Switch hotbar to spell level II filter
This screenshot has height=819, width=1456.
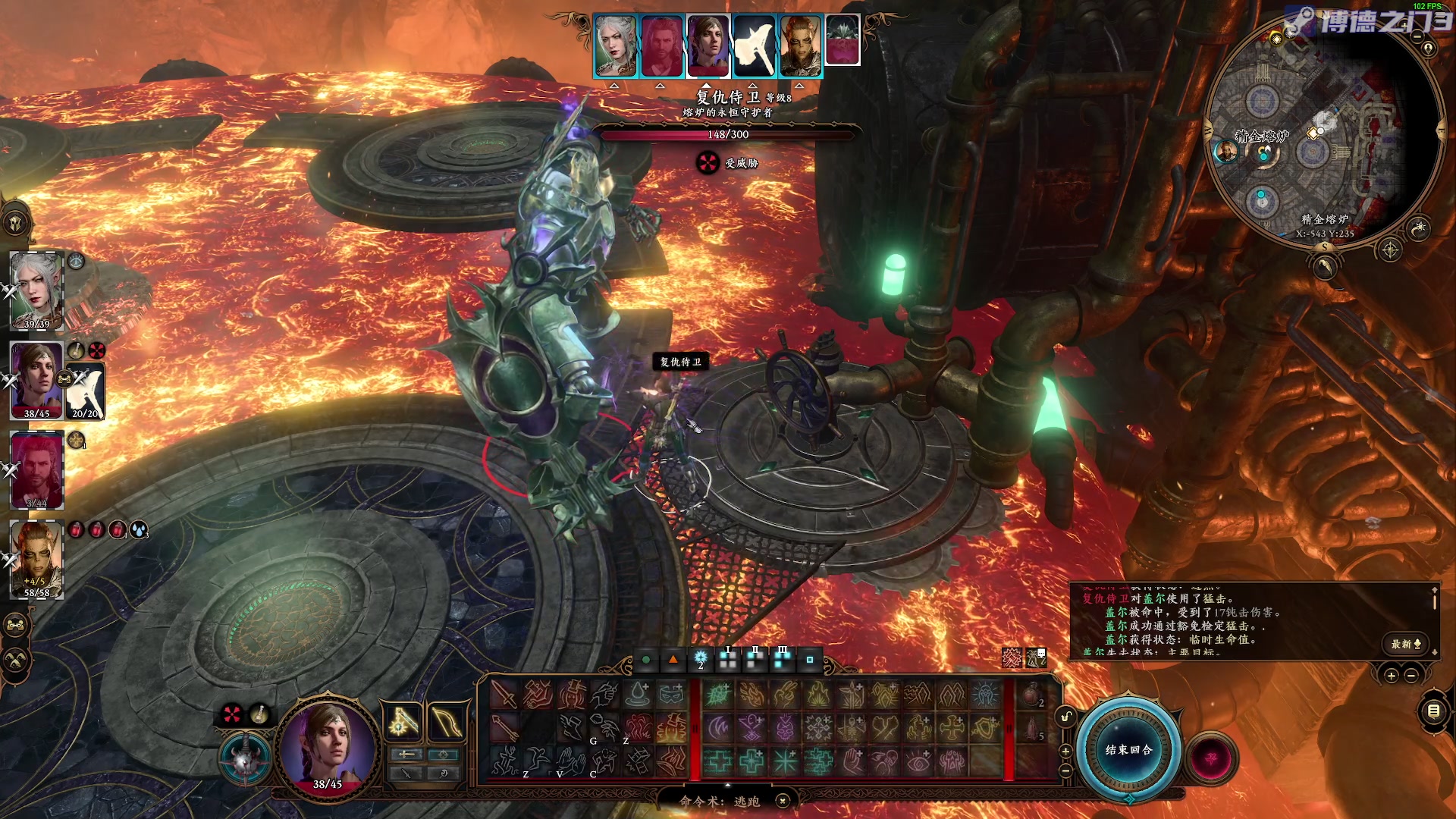point(755,660)
